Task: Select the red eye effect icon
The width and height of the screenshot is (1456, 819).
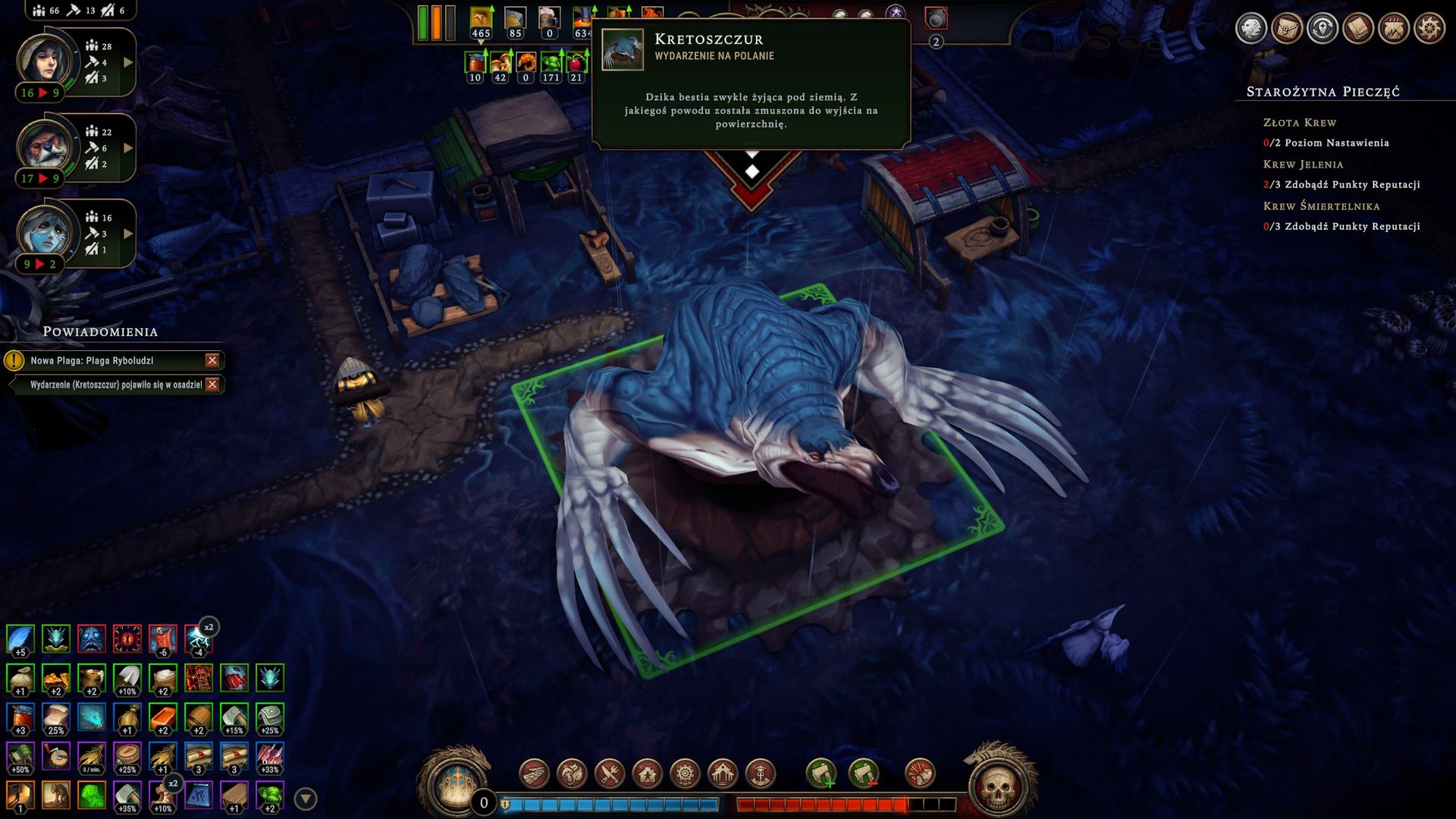Action: pyautogui.click(x=127, y=639)
